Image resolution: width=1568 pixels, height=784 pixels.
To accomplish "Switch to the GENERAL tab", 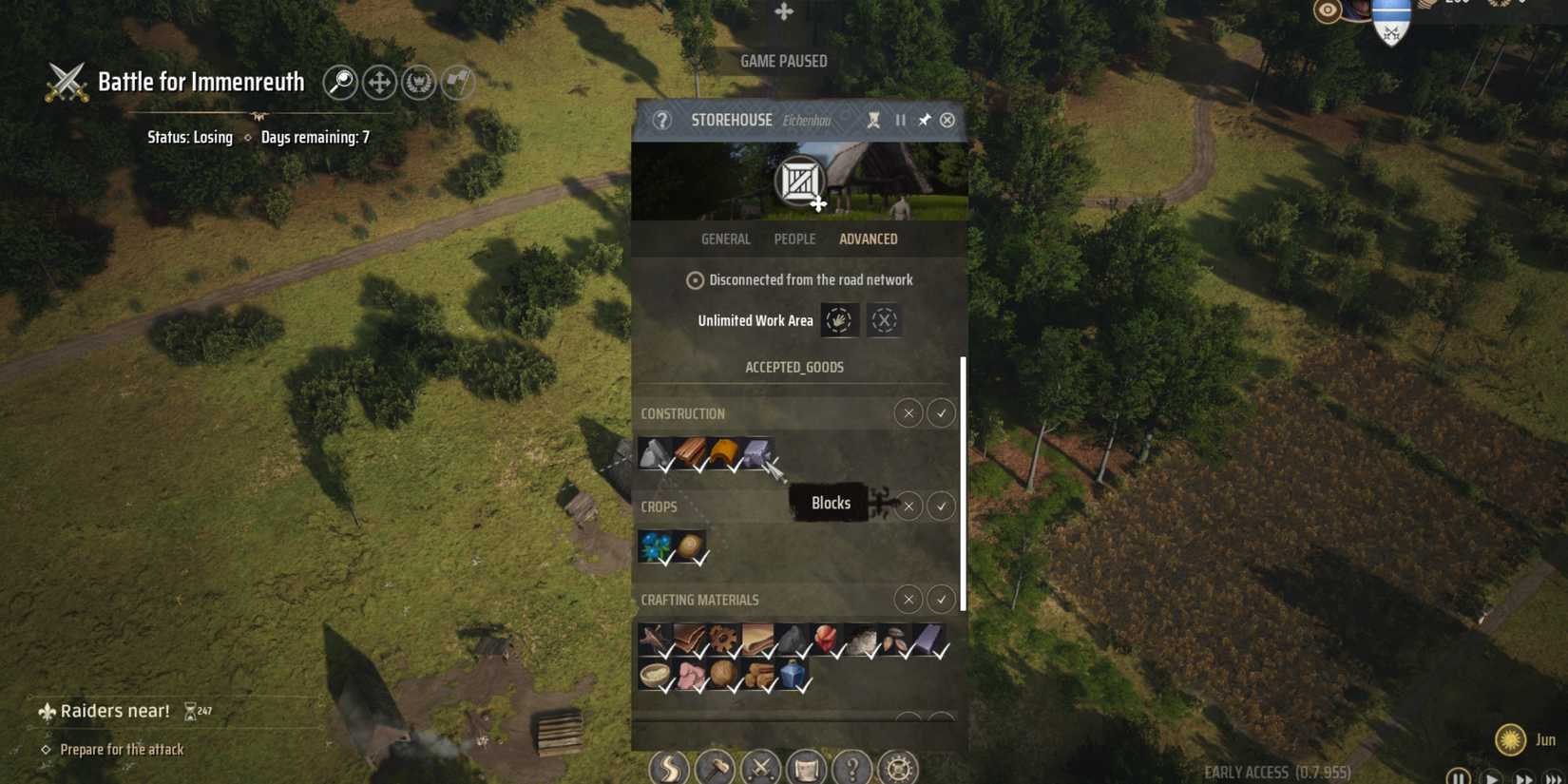I will 725,239.
